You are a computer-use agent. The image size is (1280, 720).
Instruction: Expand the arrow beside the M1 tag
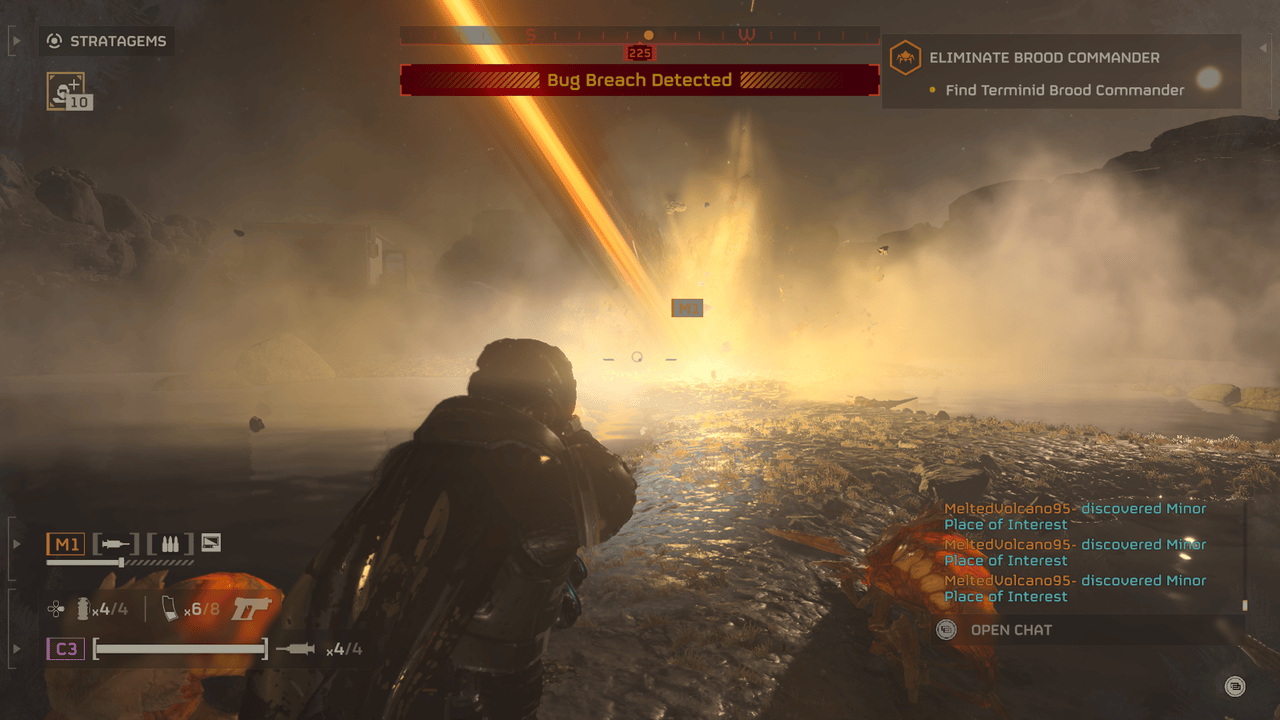click(16, 544)
